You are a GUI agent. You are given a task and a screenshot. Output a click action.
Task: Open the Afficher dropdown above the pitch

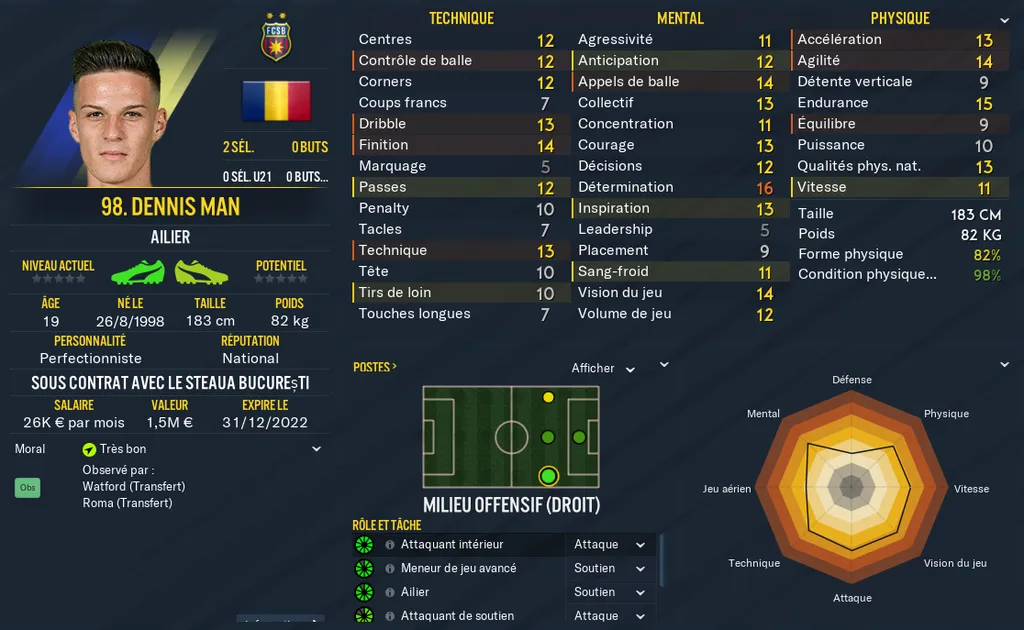click(603, 369)
